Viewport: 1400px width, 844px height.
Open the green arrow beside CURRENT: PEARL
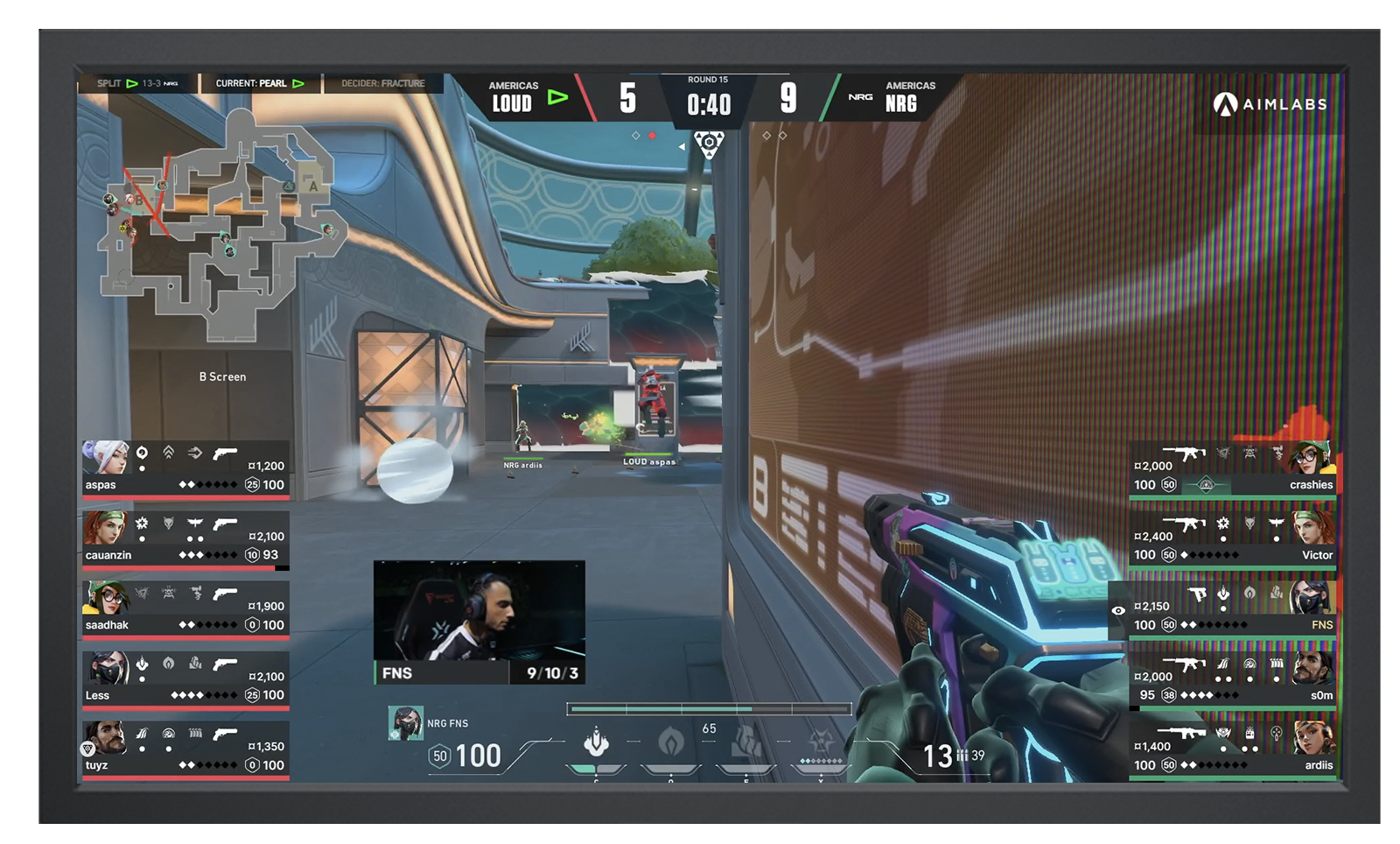(297, 84)
